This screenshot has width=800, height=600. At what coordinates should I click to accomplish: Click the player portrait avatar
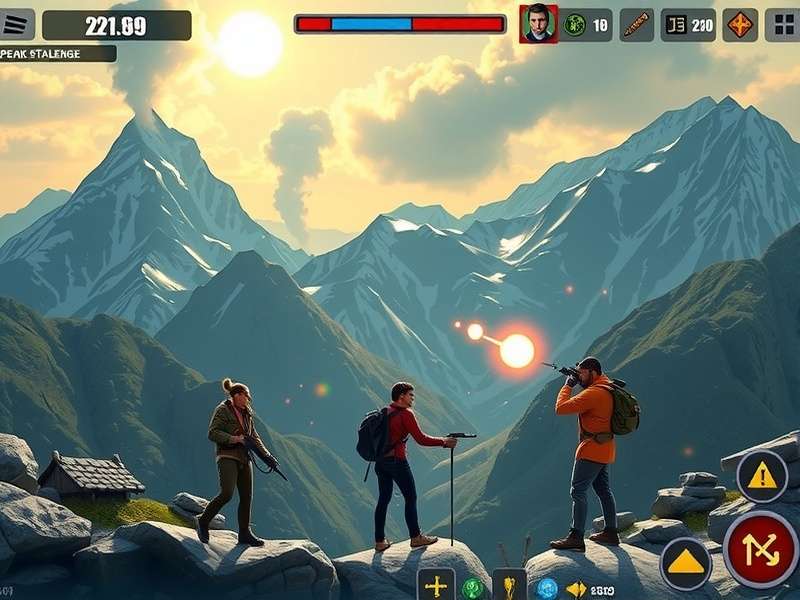538,24
